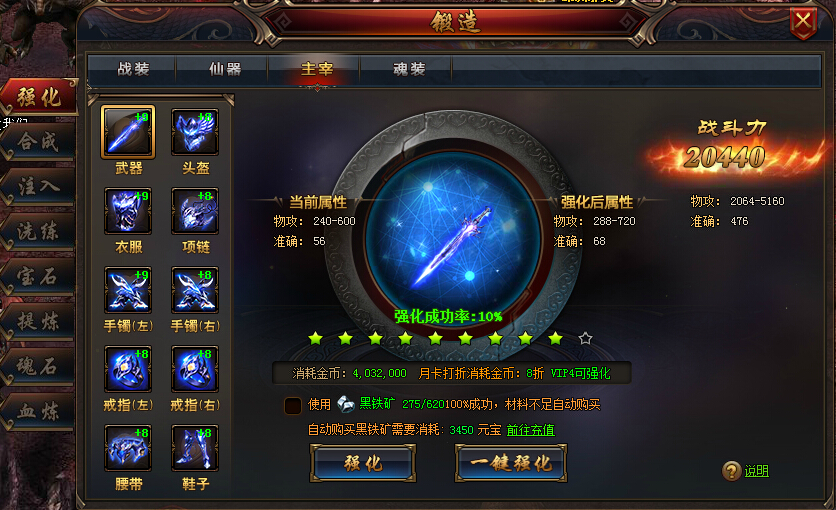Image resolution: width=836 pixels, height=510 pixels.
Task: Activate the 一键强化 one-click enhance button
Action: pyautogui.click(x=510, y=464)
